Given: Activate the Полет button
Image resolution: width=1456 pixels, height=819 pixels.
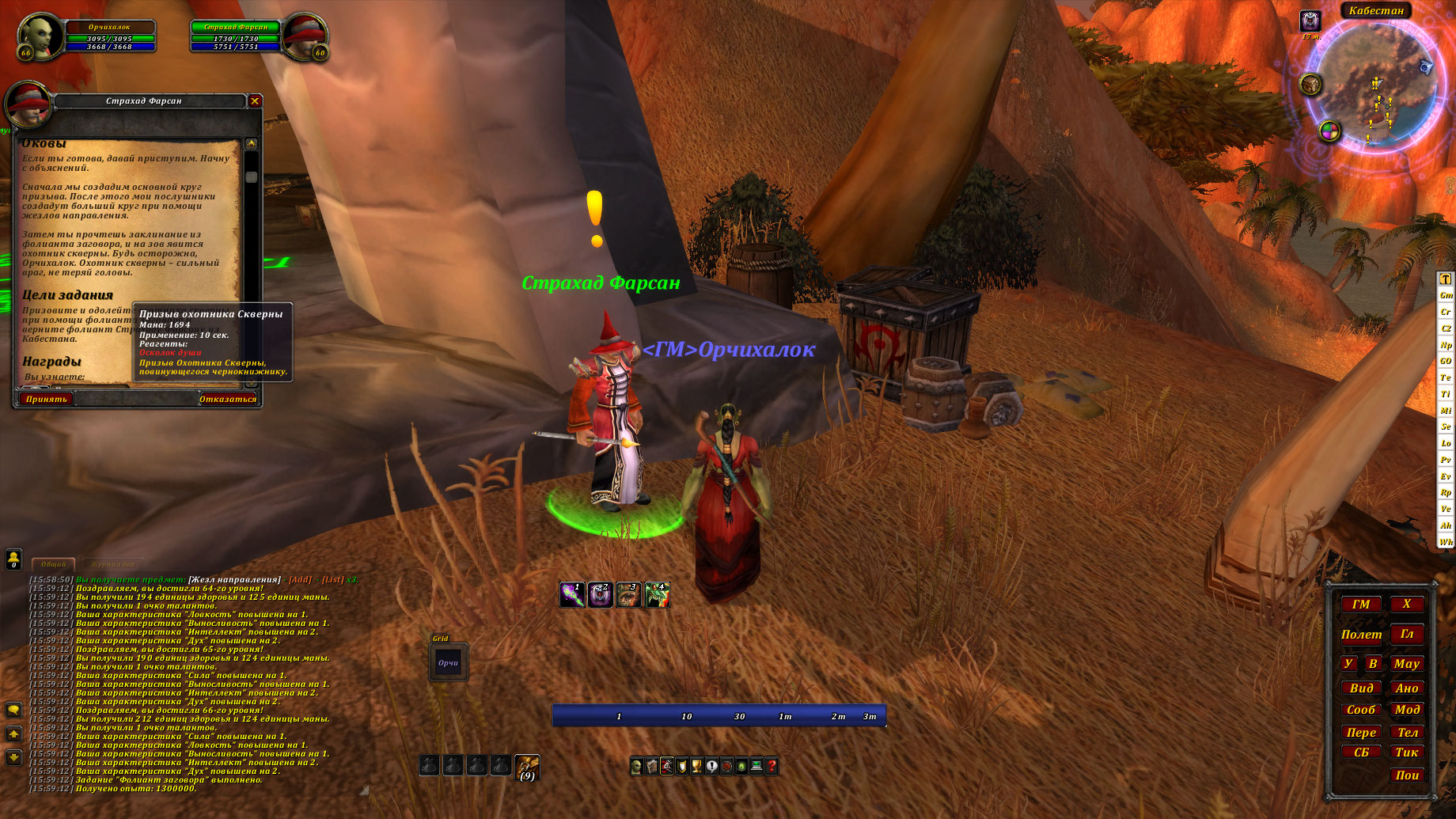Looking at the screenshot, I should [1361, 635].
